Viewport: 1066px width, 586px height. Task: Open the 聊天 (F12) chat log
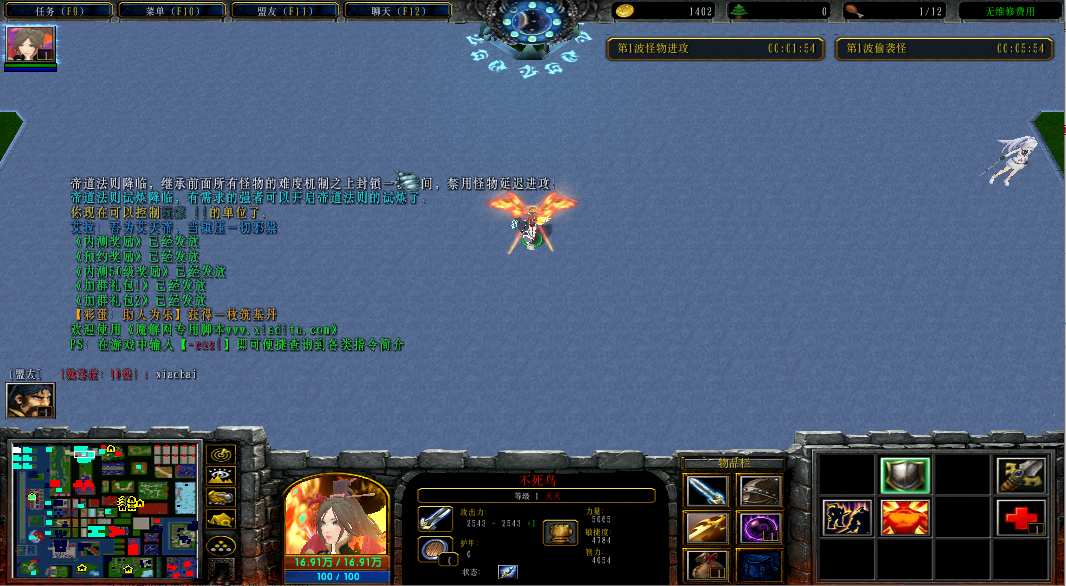click(x=395, y=11)
